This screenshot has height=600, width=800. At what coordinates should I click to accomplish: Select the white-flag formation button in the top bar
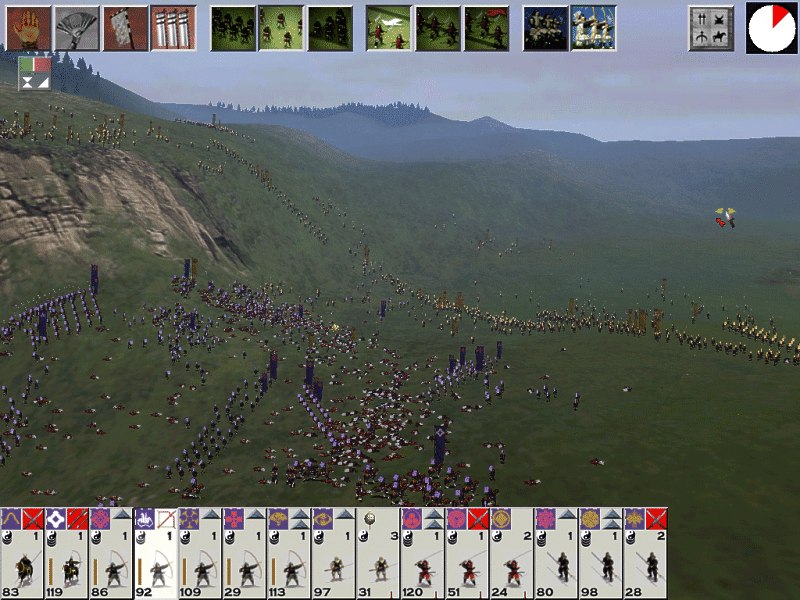388,28
